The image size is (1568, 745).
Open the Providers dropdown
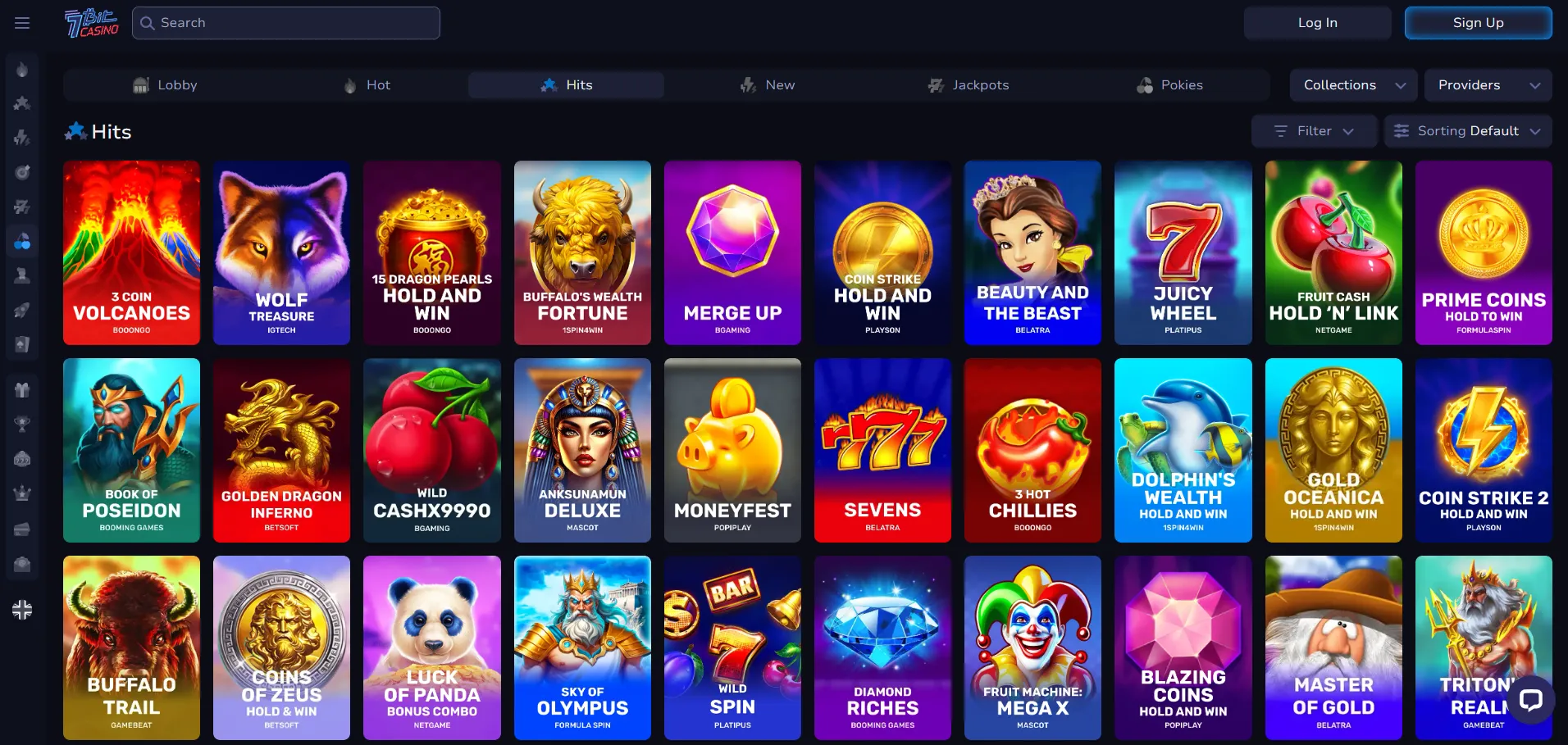point(1488,84)
